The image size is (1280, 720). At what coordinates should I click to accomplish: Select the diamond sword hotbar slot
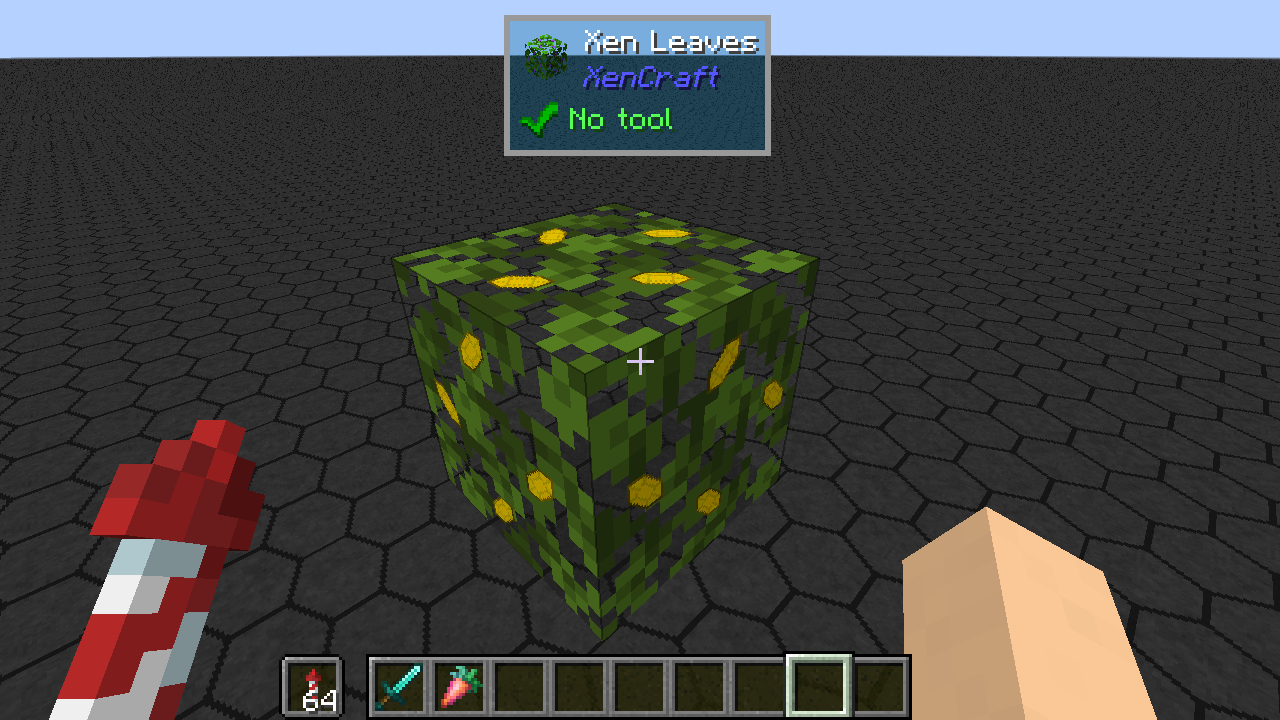[399, 686]
